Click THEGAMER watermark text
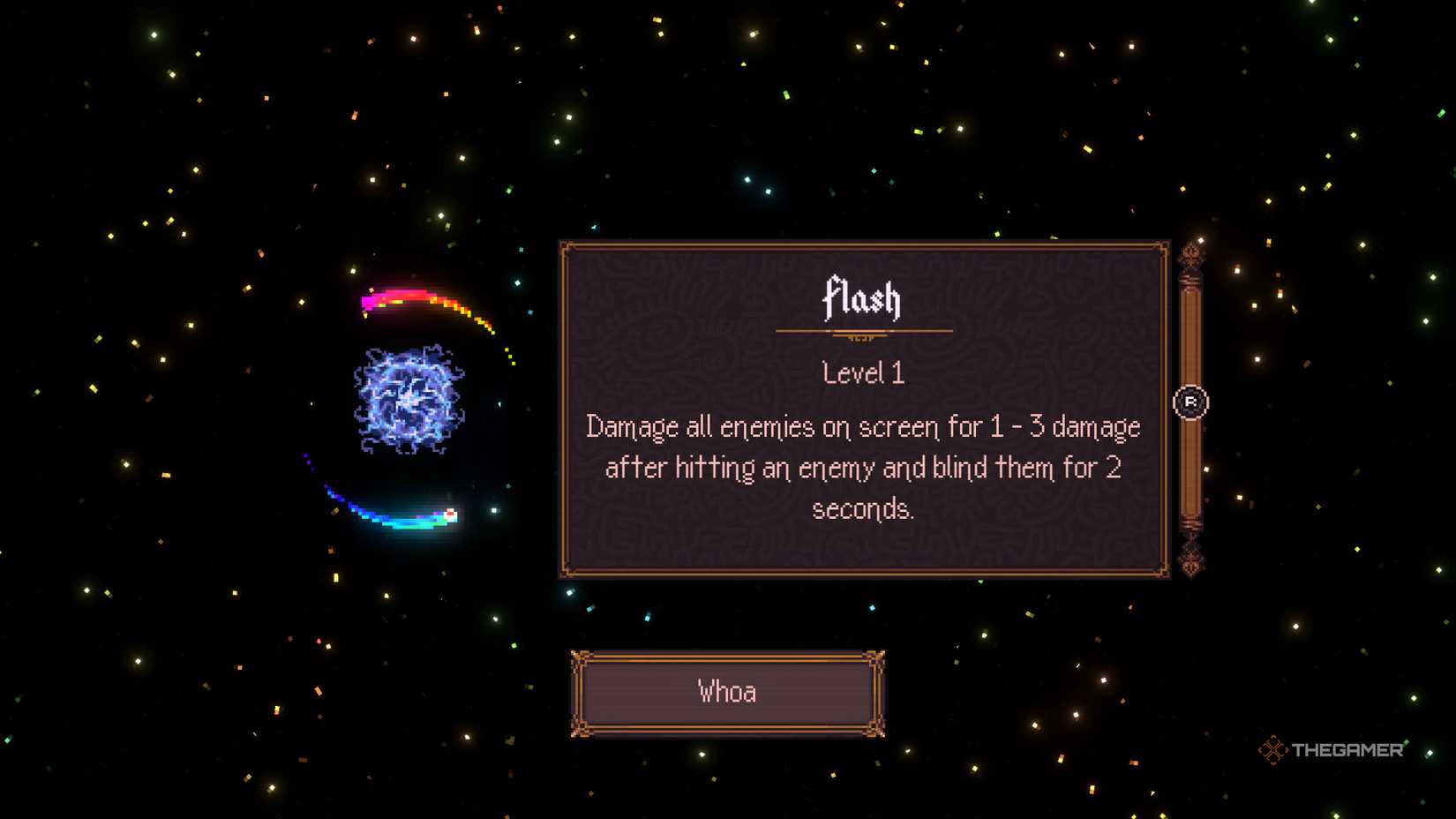1456x819 pixels. point(1348,750)
